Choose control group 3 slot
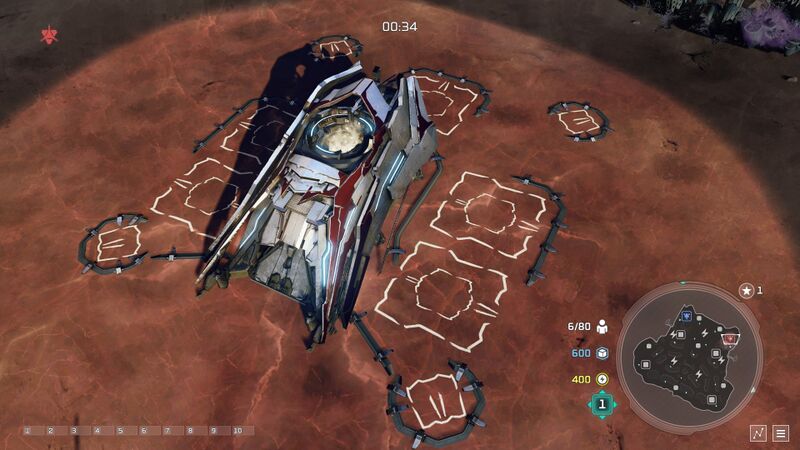 (73, 431)
